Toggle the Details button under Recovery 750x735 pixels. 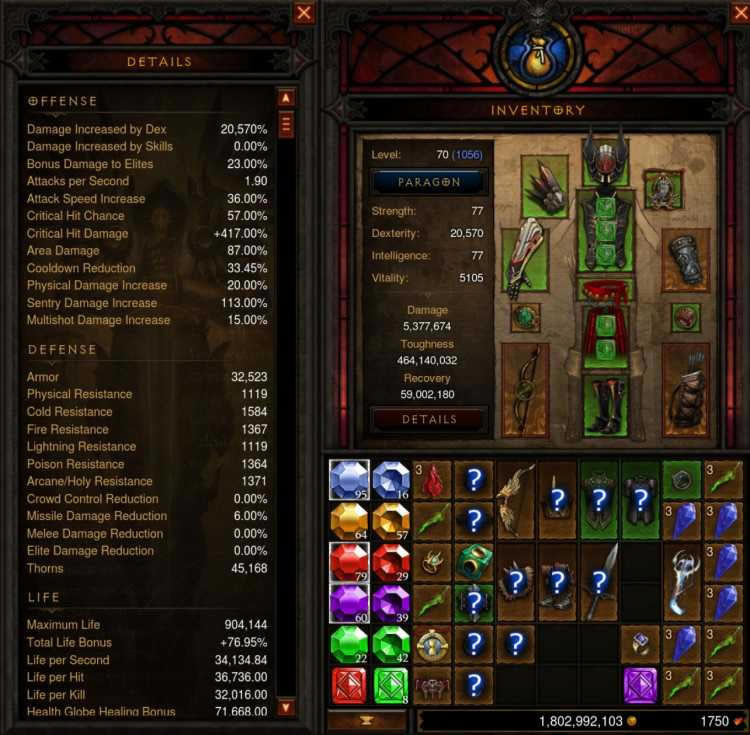pyautogui.click(x=430, y=419)
